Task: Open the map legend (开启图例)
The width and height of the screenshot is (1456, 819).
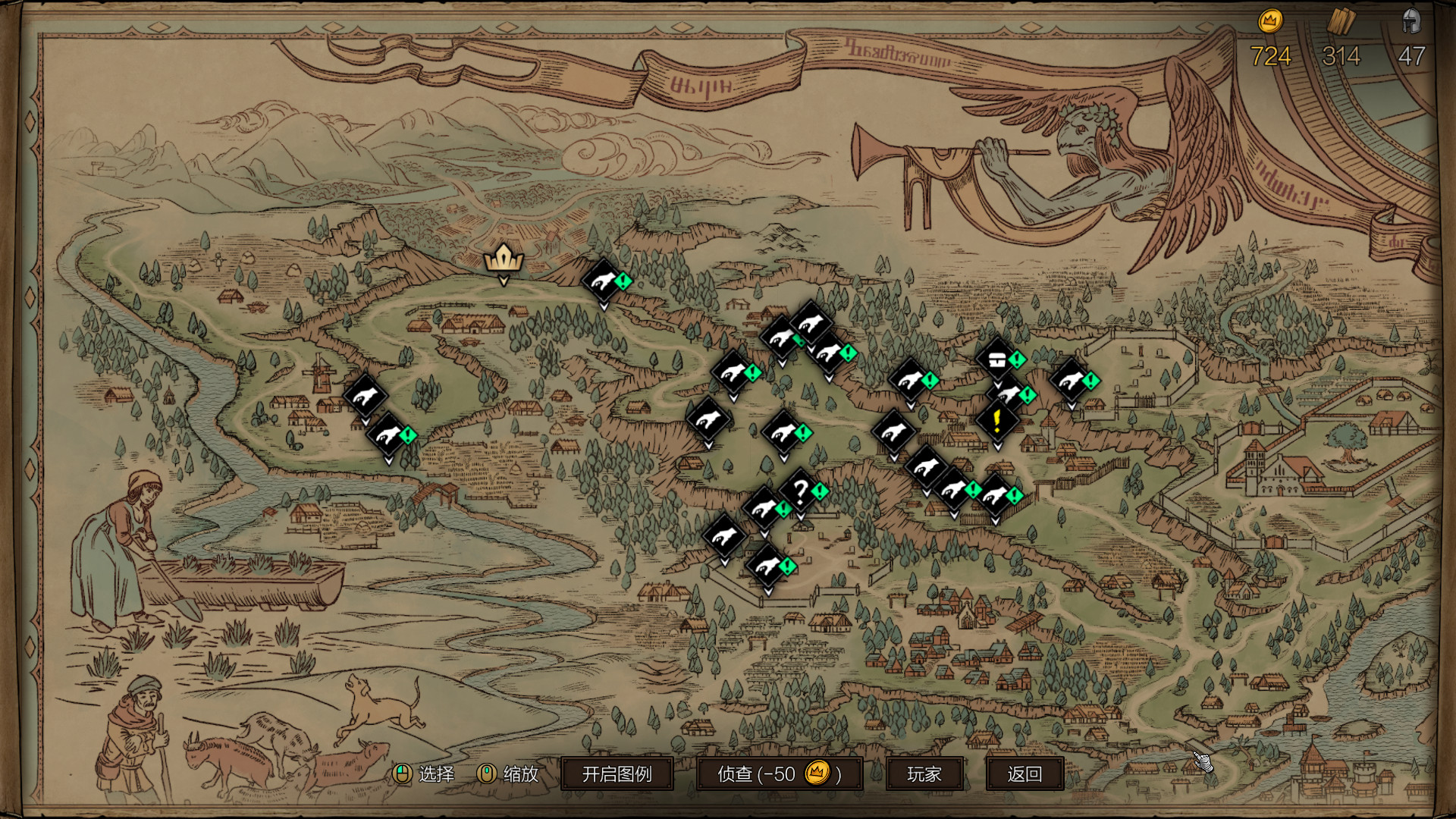Action: [x=617, y=773]
